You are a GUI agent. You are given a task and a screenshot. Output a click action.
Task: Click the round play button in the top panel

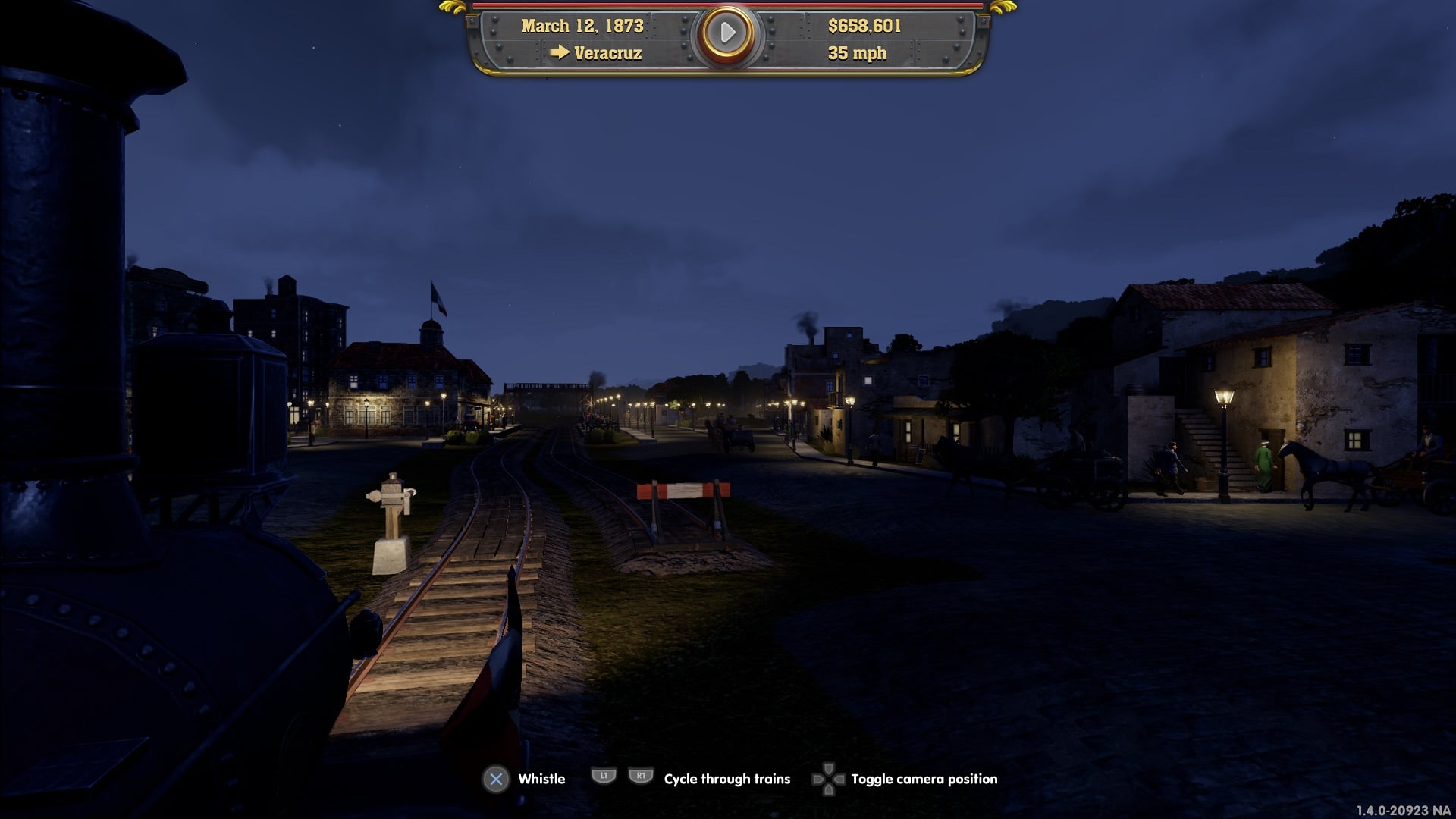(x=726, y=33)
